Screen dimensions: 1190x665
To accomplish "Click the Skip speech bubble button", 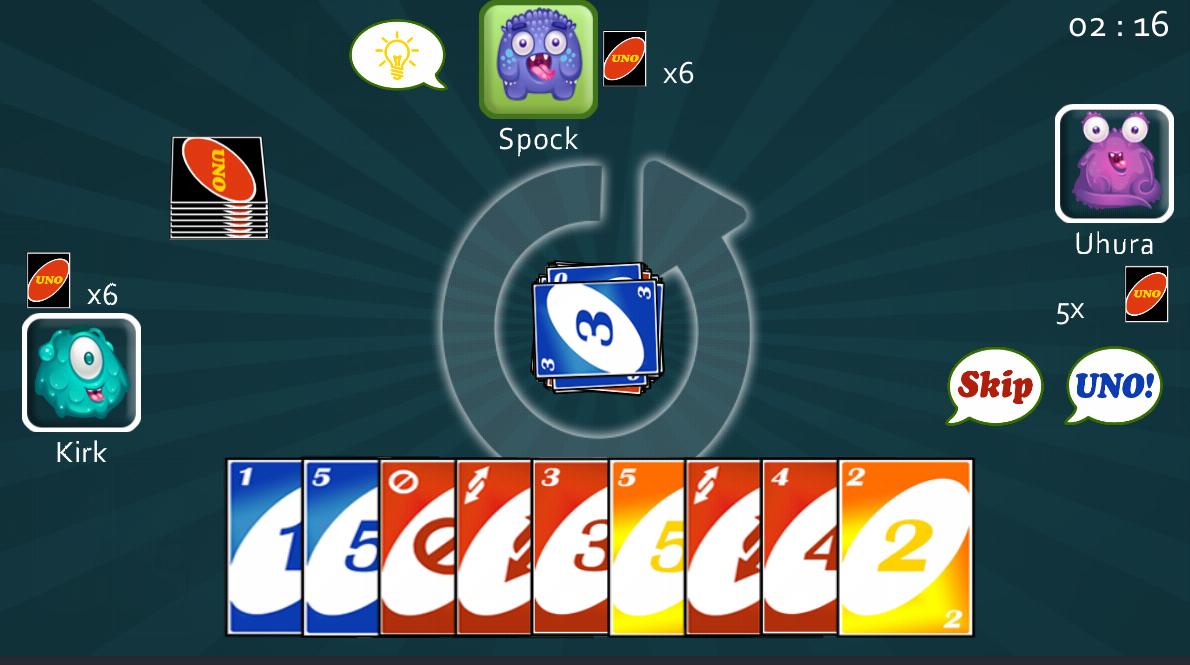I will point(994,385).
